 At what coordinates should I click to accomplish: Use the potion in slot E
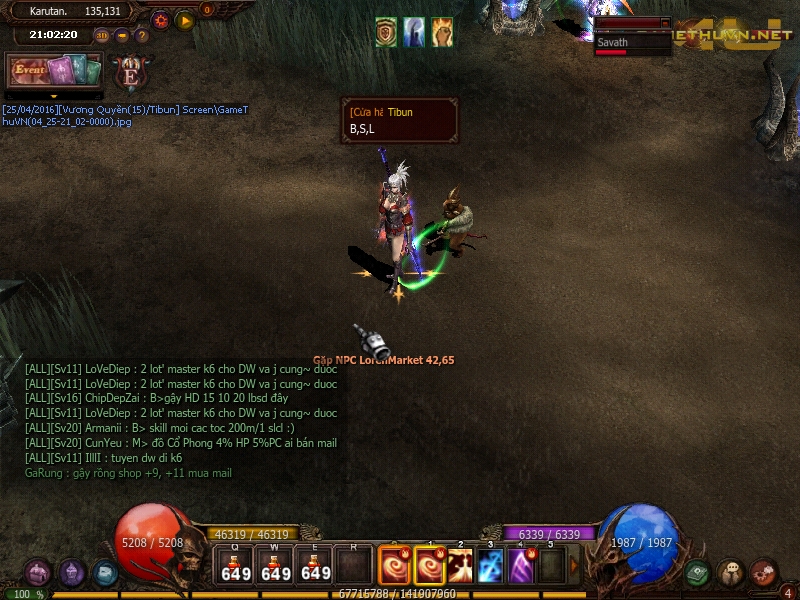coord(315,566)
